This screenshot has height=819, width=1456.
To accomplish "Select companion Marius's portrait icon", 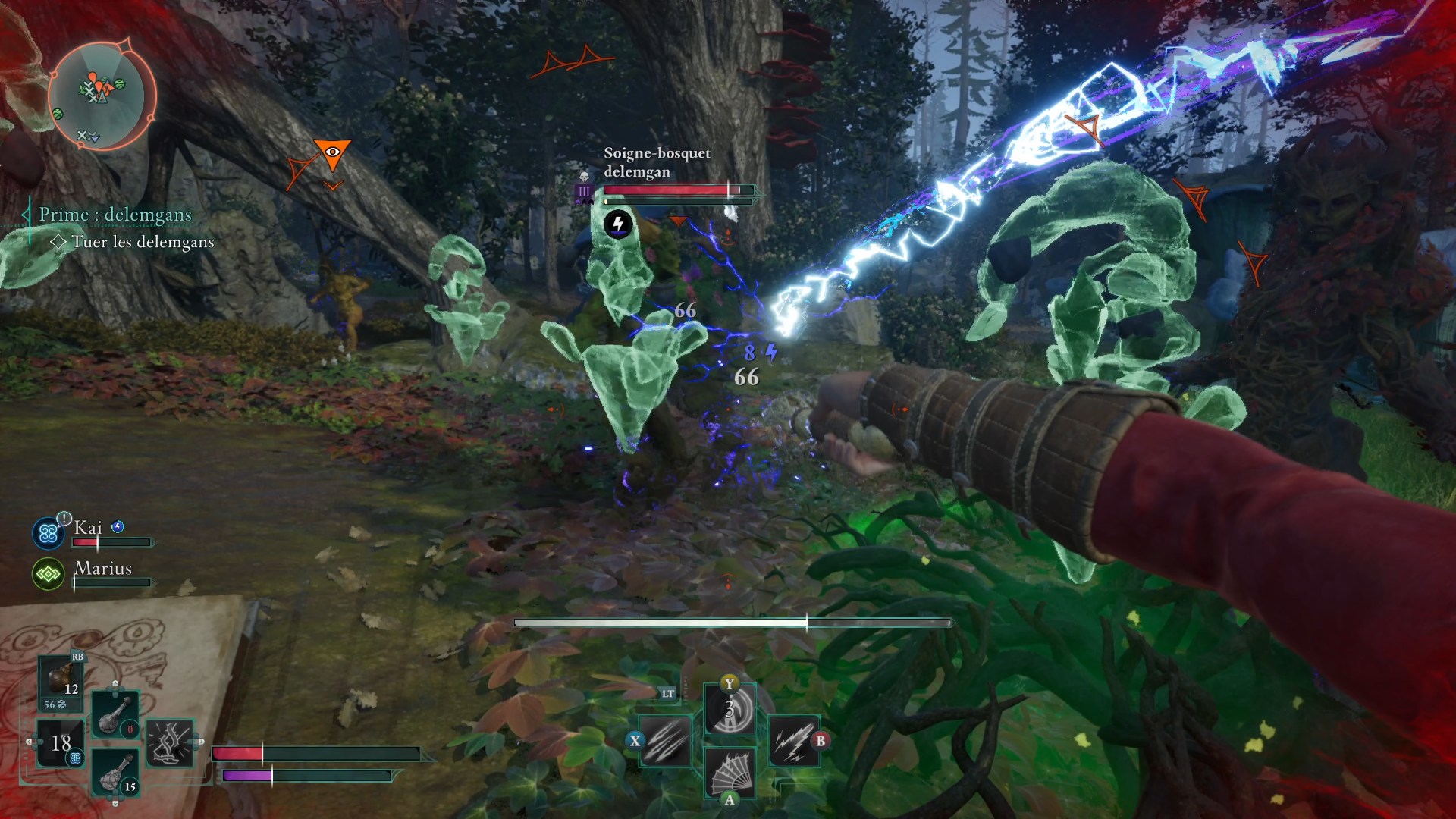I will (49, 574).
